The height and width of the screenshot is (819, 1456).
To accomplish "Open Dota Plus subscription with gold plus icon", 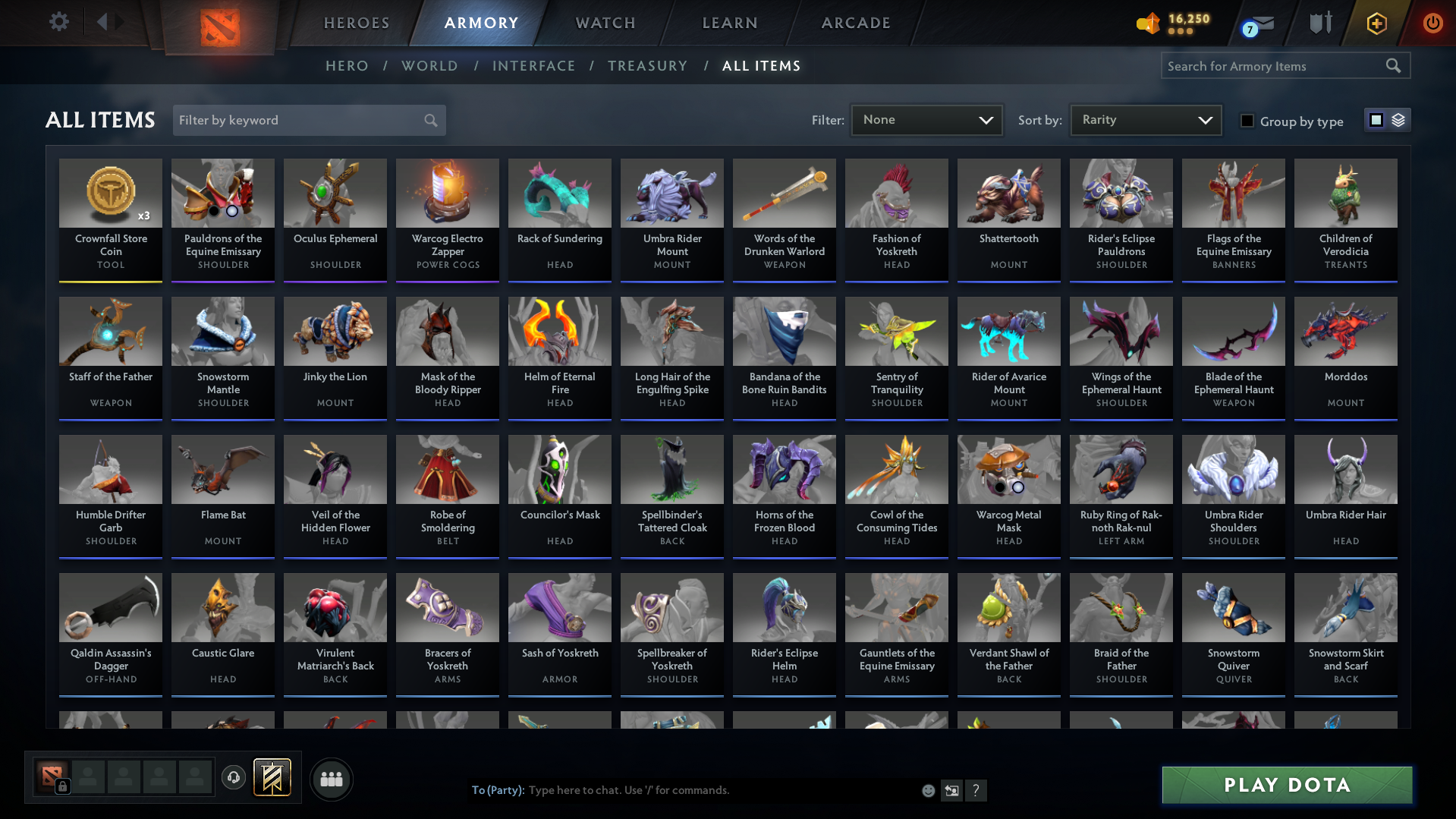I will pyautogui.click(x=1376, y=23).
